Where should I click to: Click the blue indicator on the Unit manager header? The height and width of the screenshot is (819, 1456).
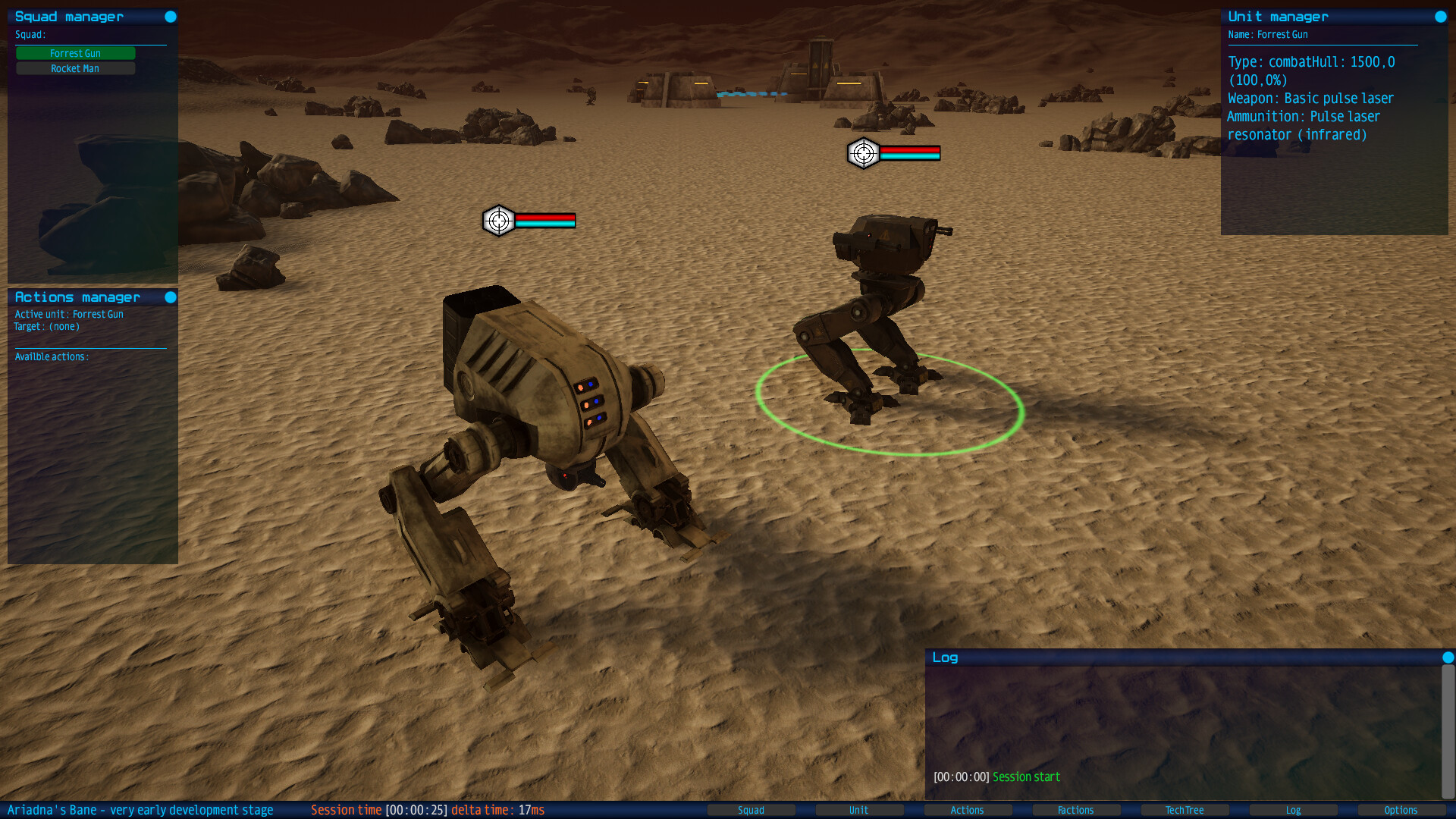point(1439,16)
